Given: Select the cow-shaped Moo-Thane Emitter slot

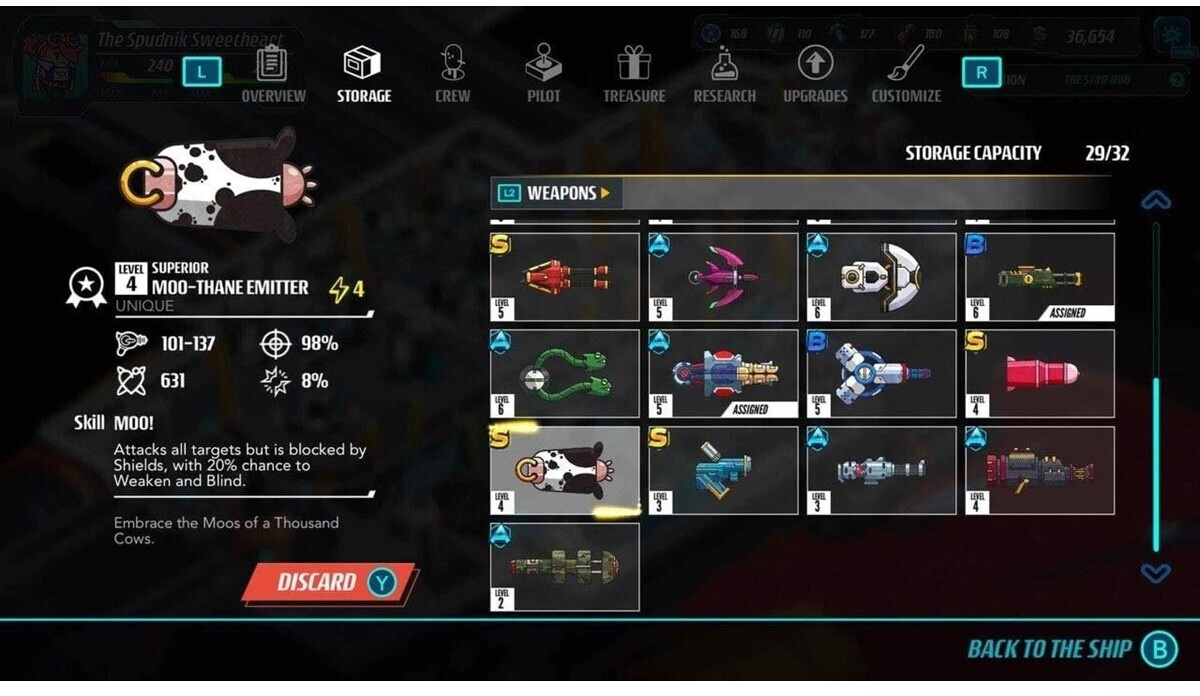Looking at the screenshot, I should [x=564, y=471].
